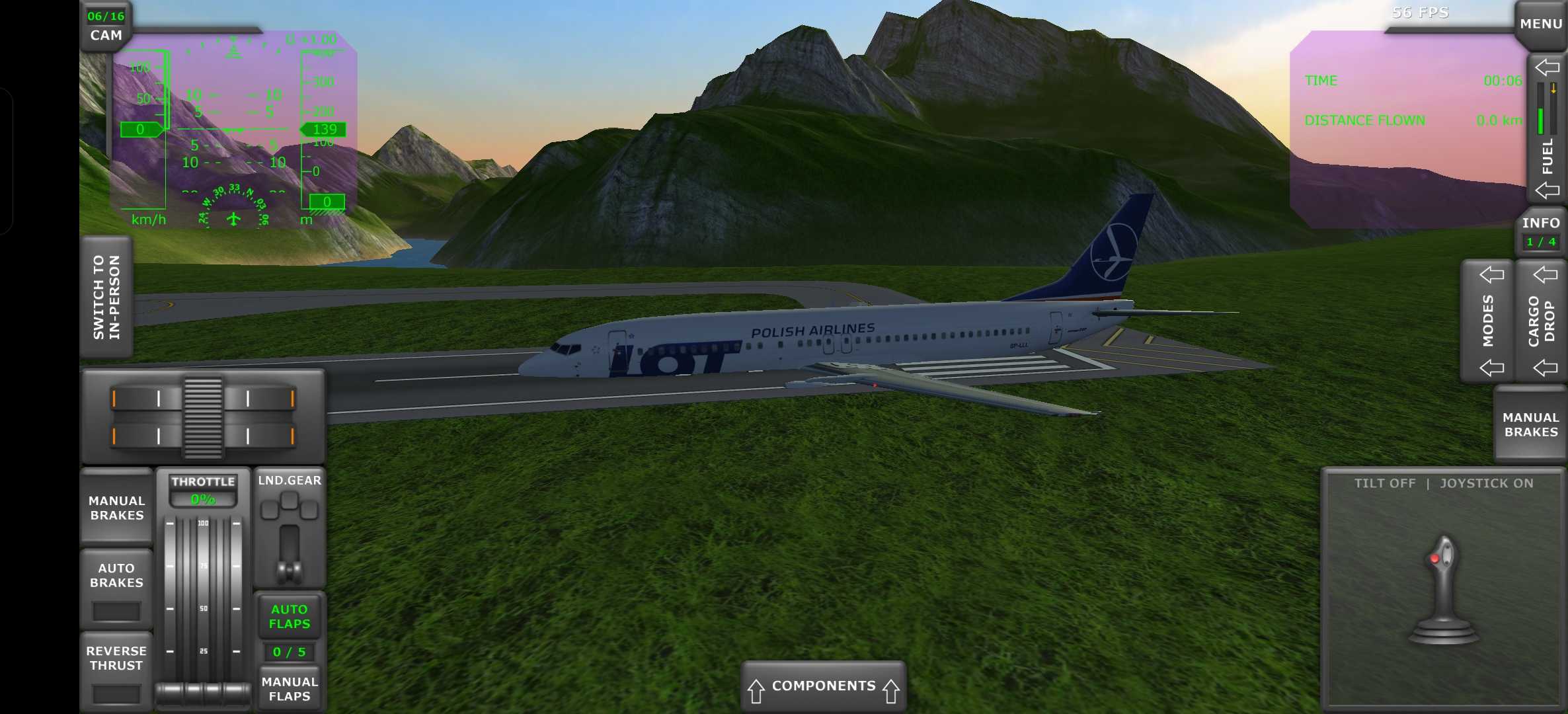Open the Modes panel
Viewport: 1568px width, 714px height.
pyautogui.click(x=1487, y=321)
